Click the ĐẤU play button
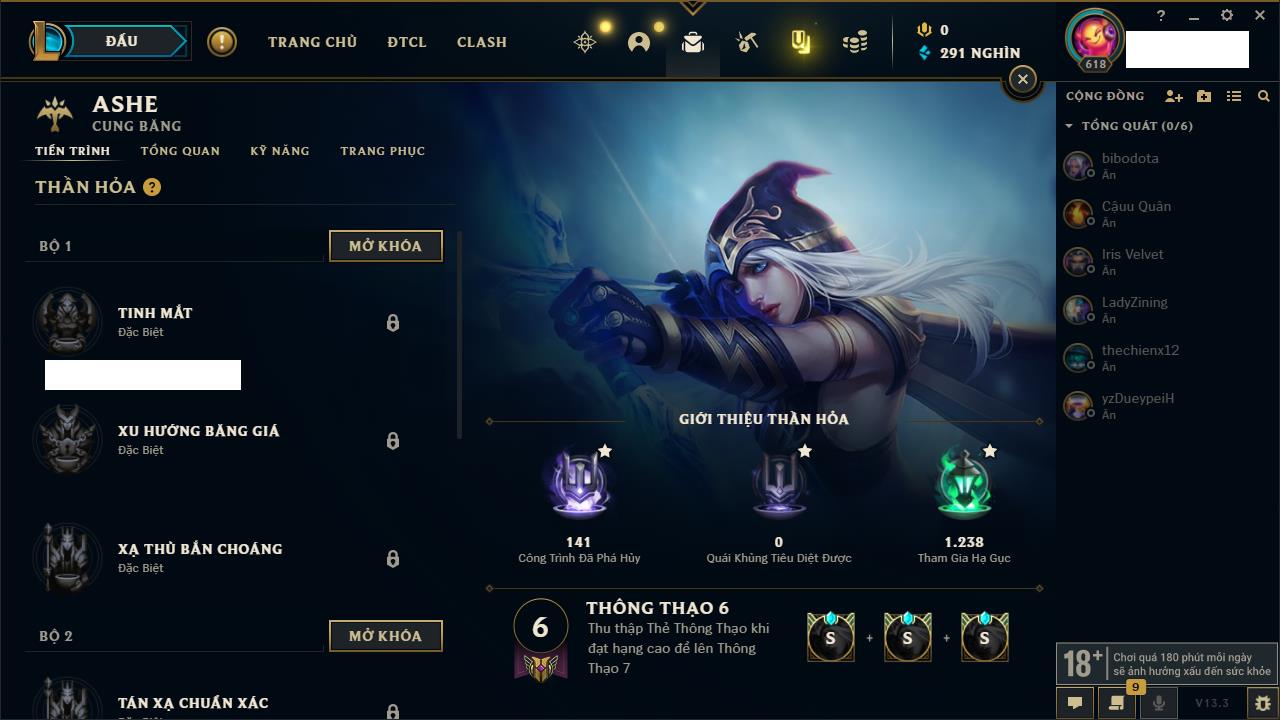The height and width of the screenshot is (720, 1280). point(122,41)
